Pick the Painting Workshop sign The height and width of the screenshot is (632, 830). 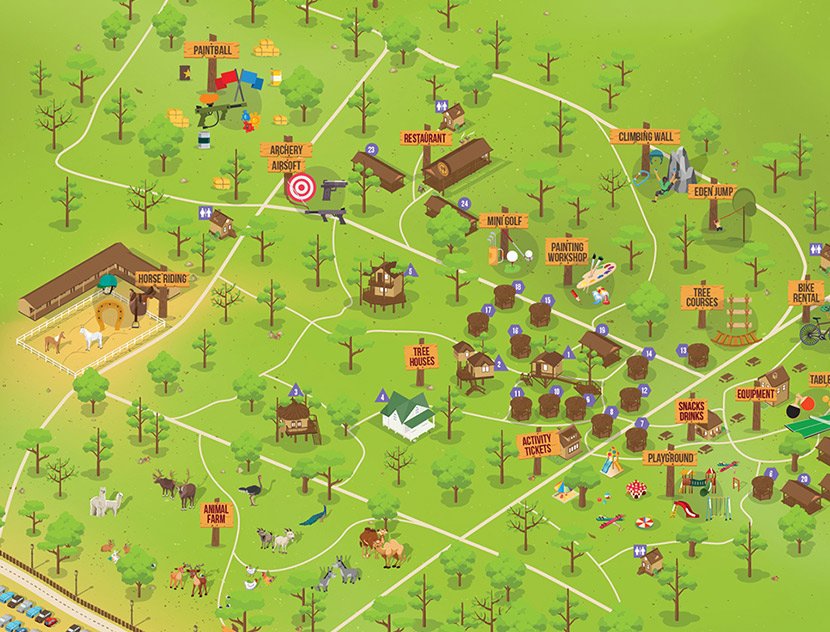pyautogui.click(x=567, y=249)
